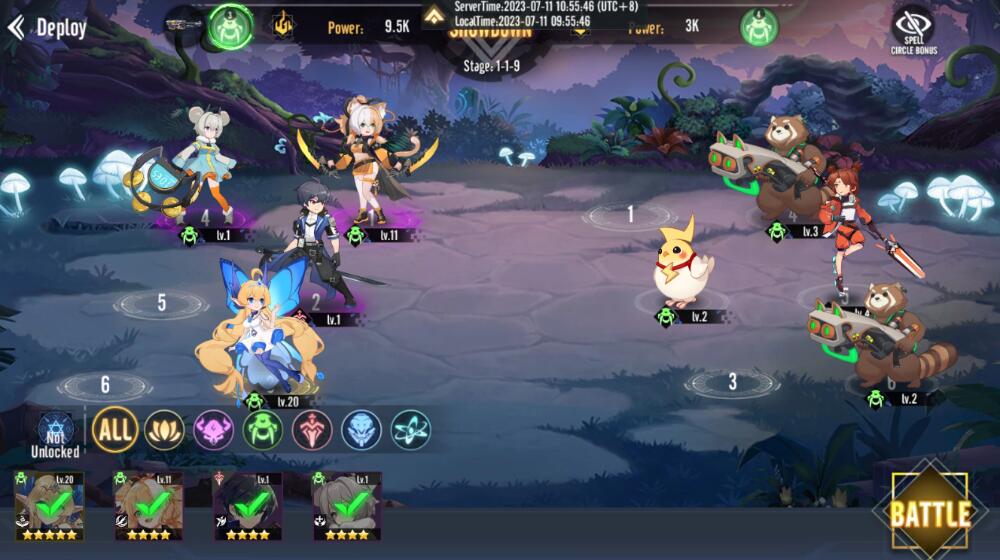Screen dimensions: 1000x560
Task: Filter heroes by the green beetle faction
Action: (x=263, y=430)
